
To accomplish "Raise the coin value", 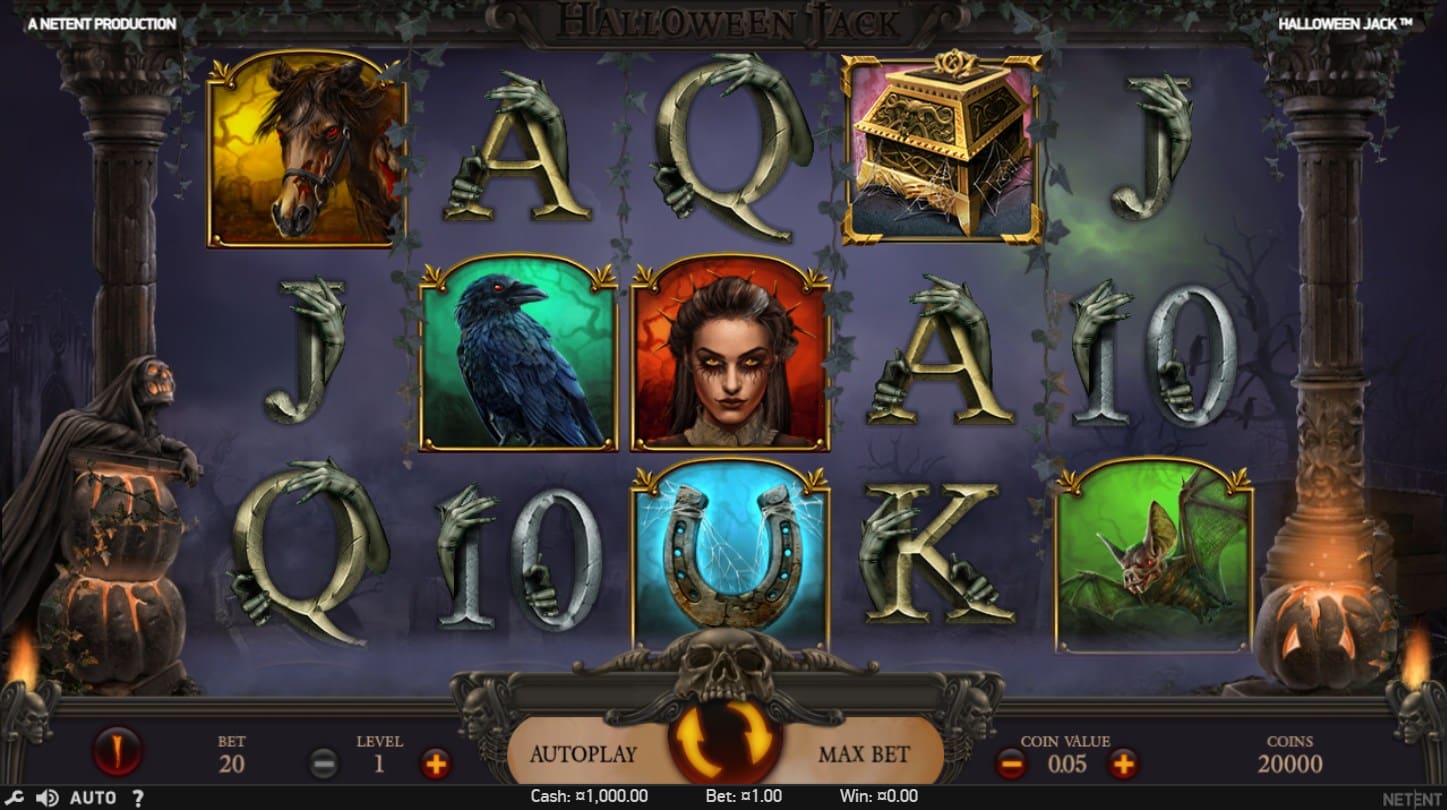I will point(1123,765).
